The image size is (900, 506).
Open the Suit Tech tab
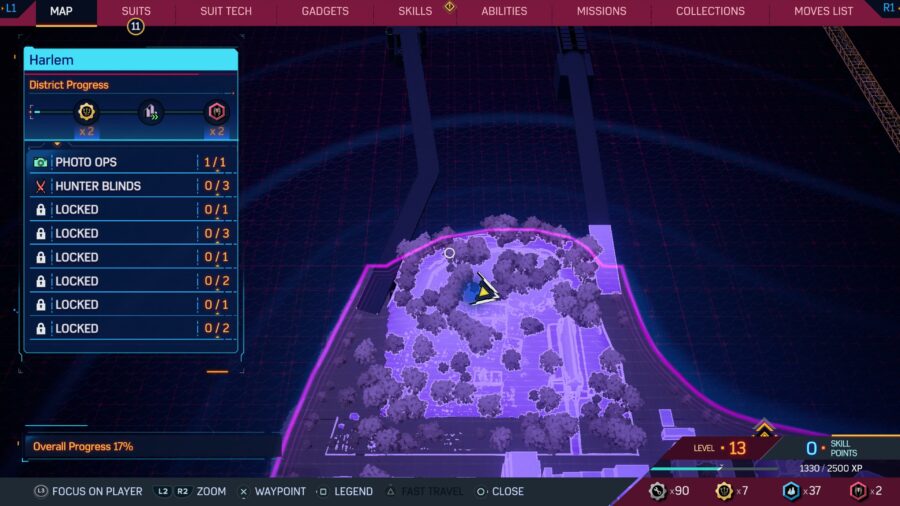226,11
